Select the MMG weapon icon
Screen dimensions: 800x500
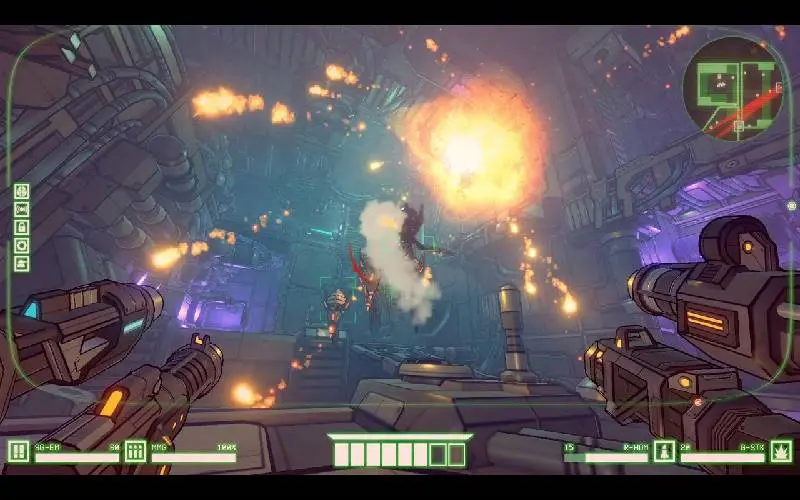pyautogui.click(x=135, y=452)
